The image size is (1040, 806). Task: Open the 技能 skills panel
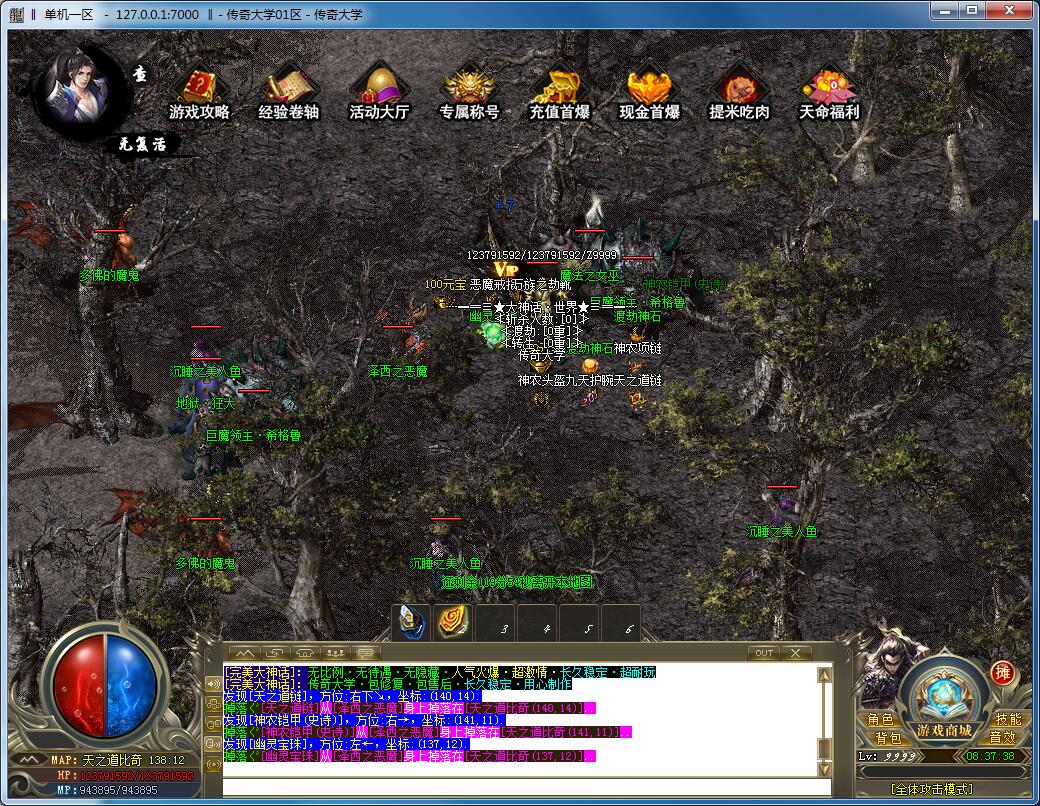pos(1007,720)
